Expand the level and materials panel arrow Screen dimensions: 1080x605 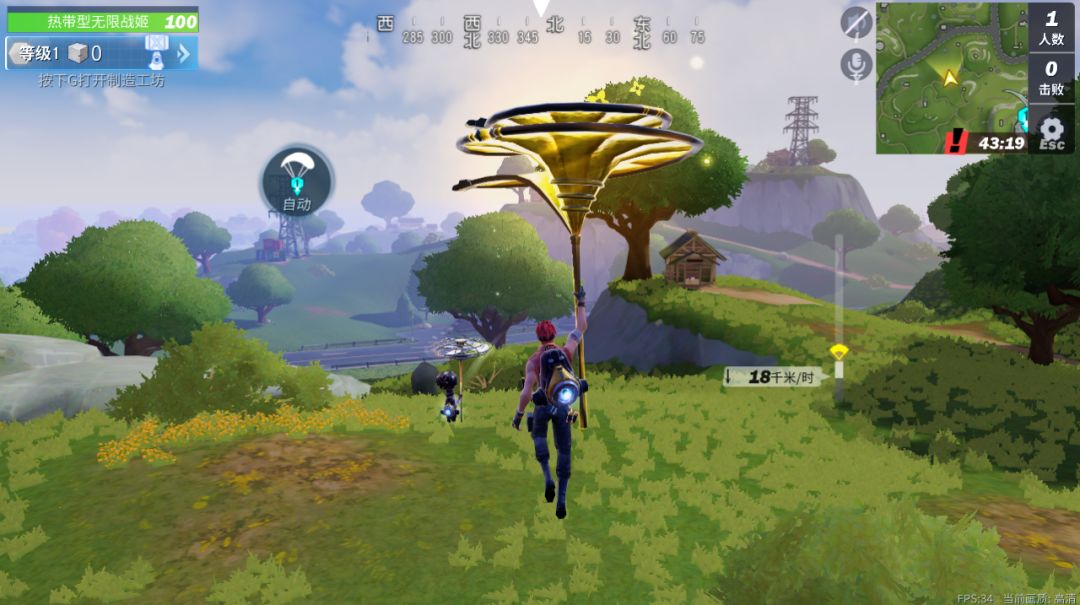pyautogui.click(x=184, y=53)
